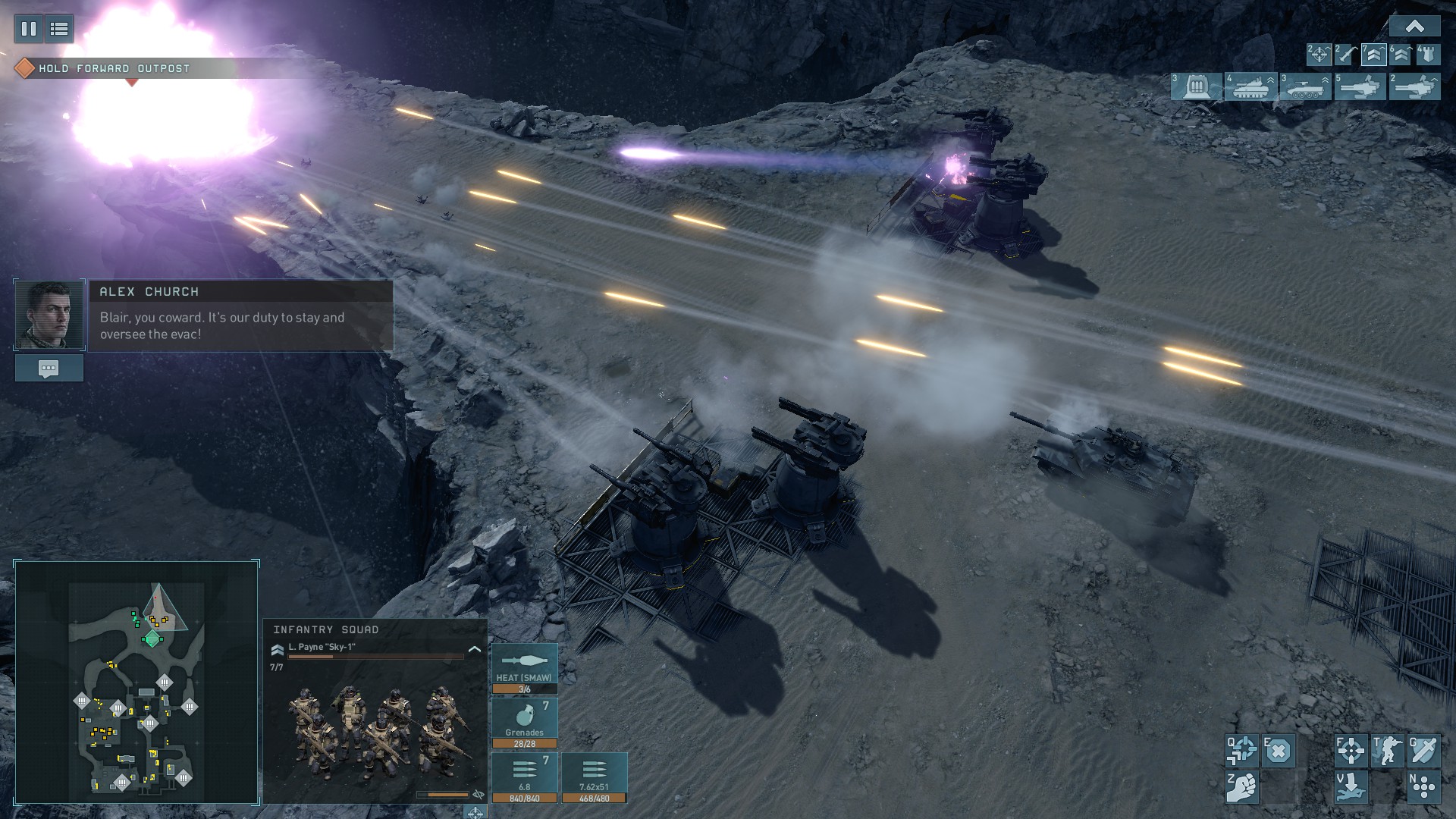Activate the sword-and-shield stance command

[1423, 751]
